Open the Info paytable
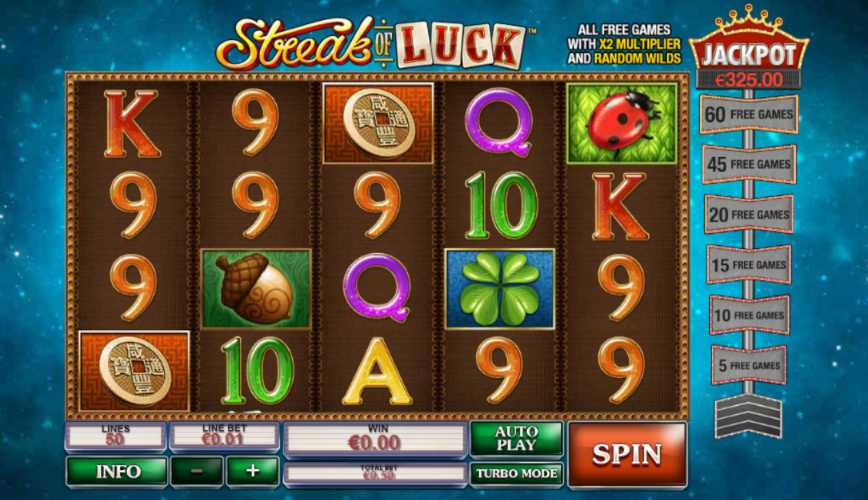This screenshot has width=868, height=500. click(x=116, y=471)
